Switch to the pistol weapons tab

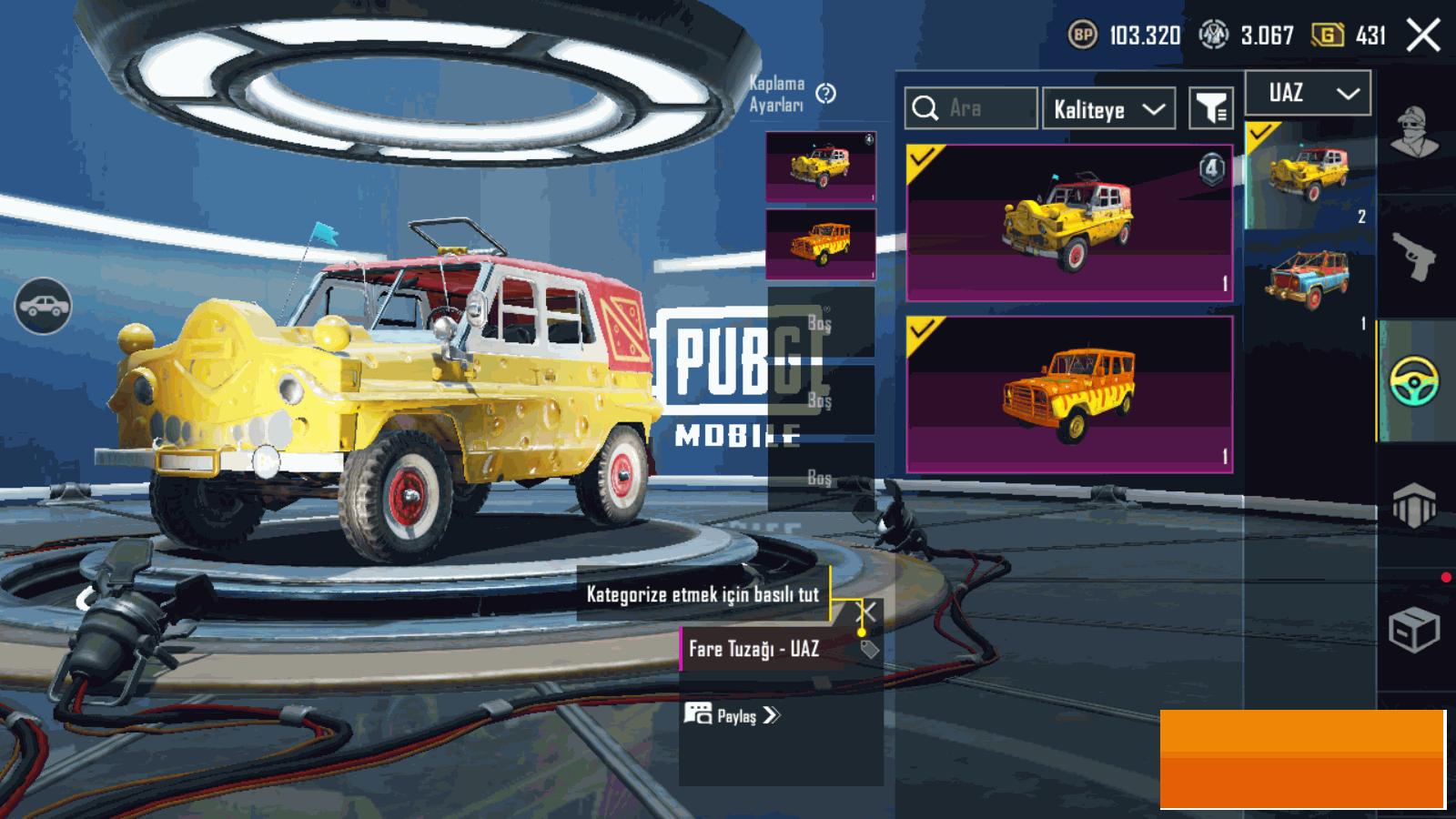[x=1414, y=257]
